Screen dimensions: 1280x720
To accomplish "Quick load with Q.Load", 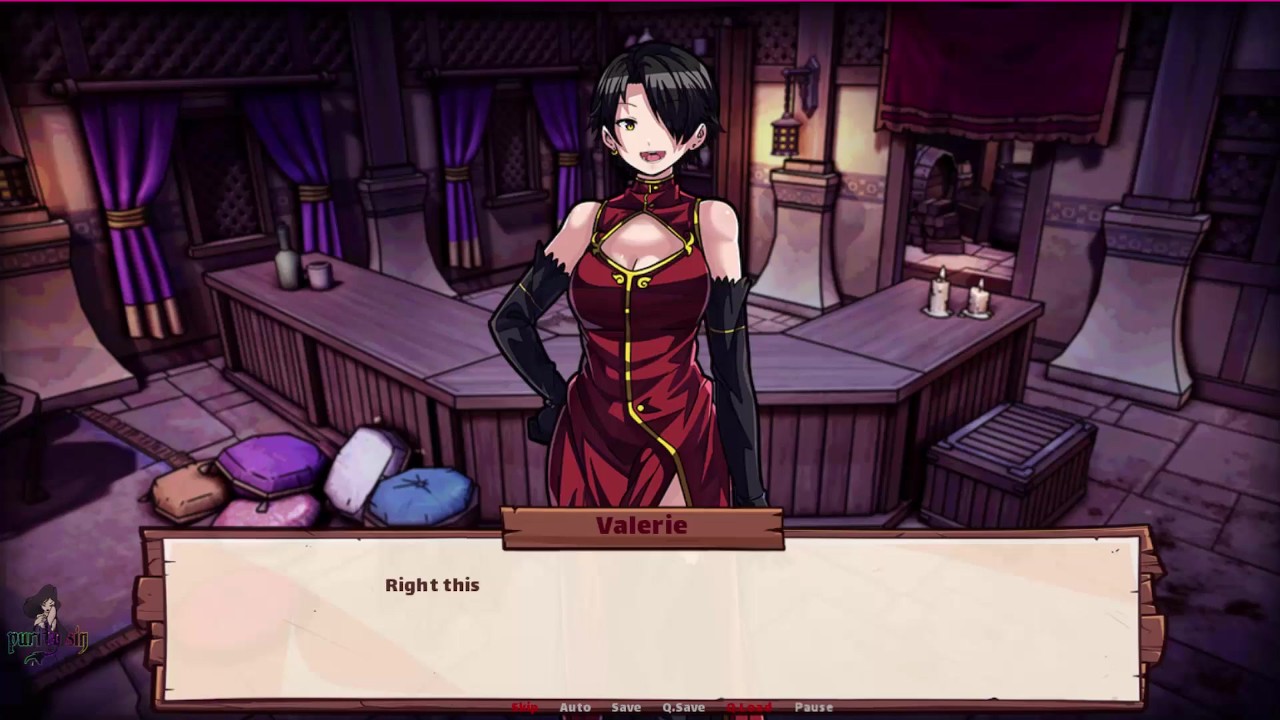I will (749, 708).
